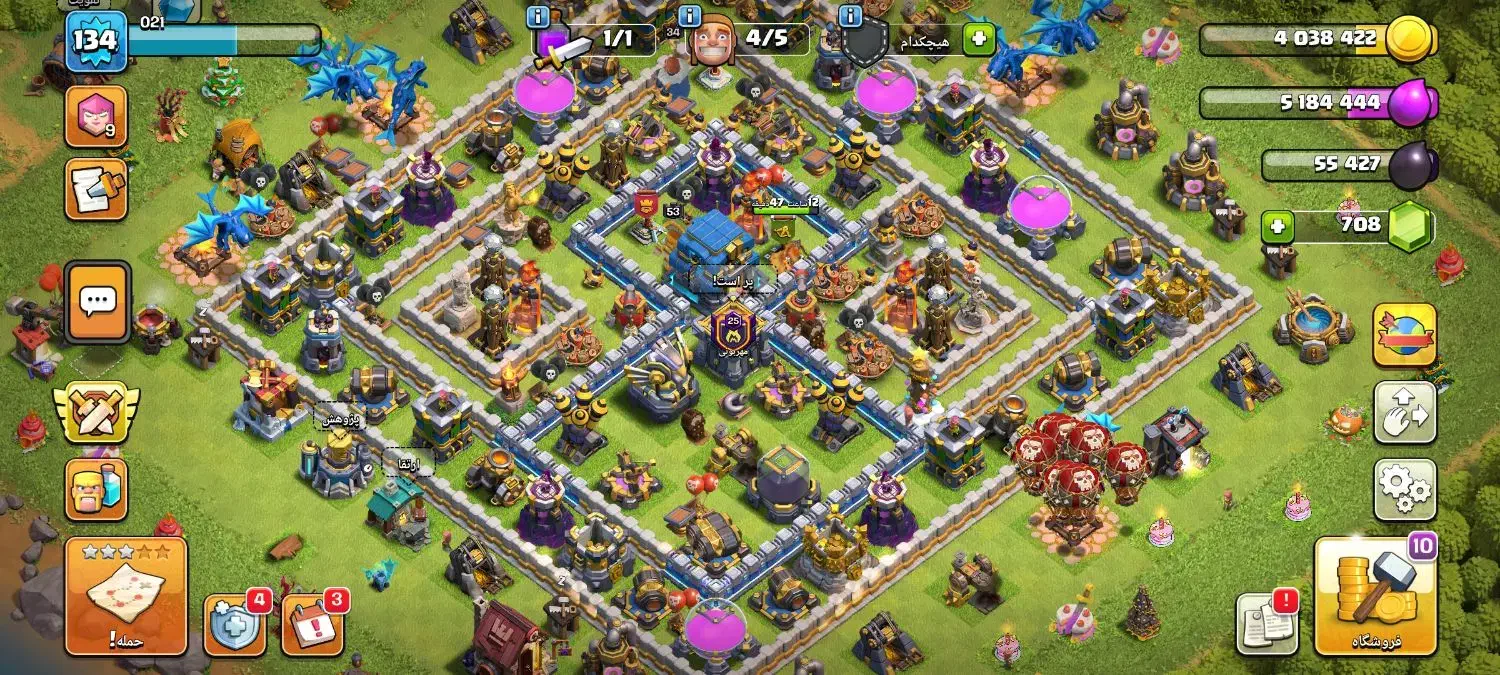
Task: Open the chat speech bubble panel
Action: tap(97, 300)
